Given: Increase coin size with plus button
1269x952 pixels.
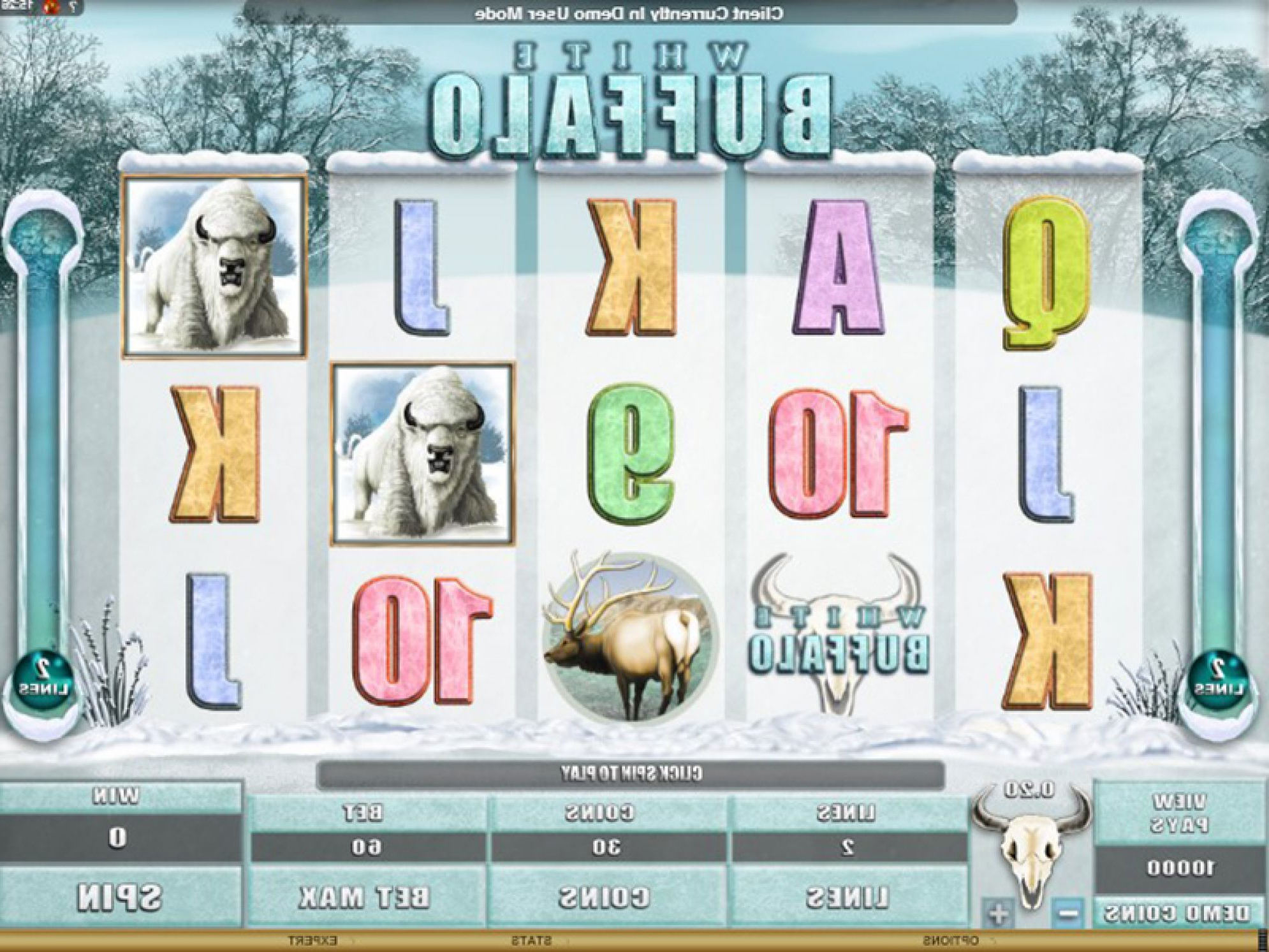Looking at the screenshot, I should coord(999,913).
